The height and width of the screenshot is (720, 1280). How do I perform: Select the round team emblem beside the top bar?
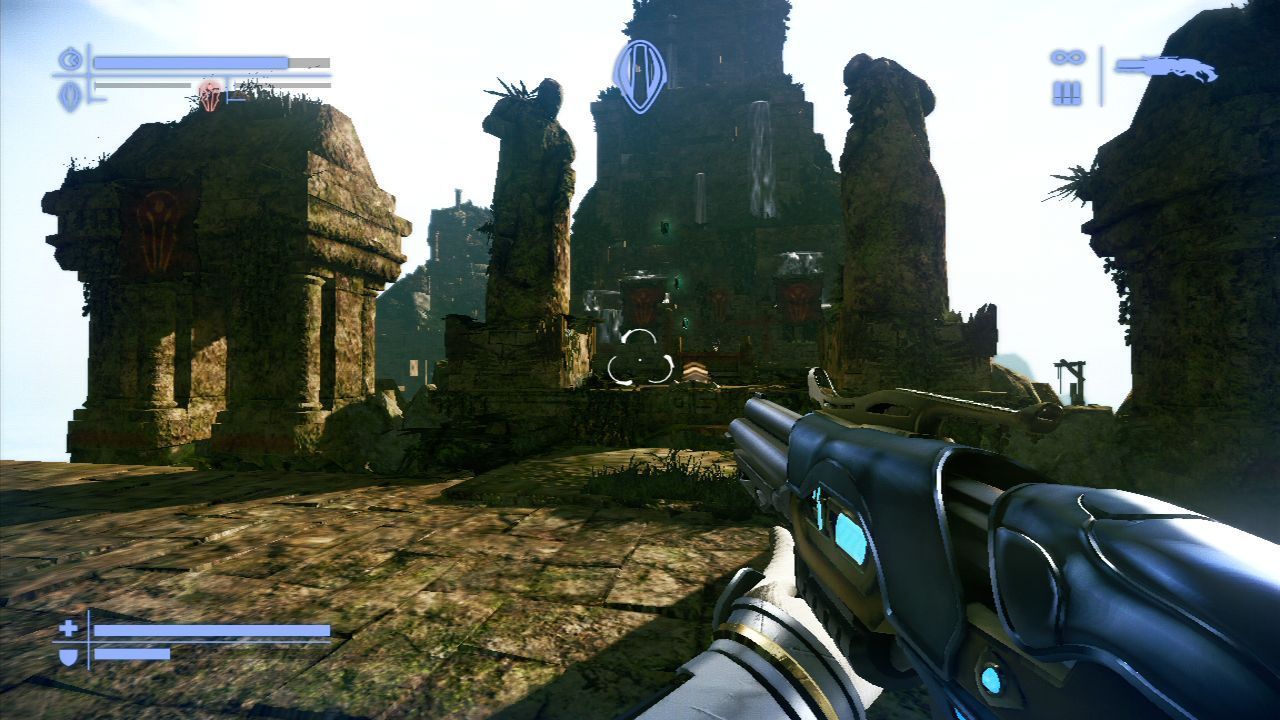pyautogui.click(x=70, y=61)
